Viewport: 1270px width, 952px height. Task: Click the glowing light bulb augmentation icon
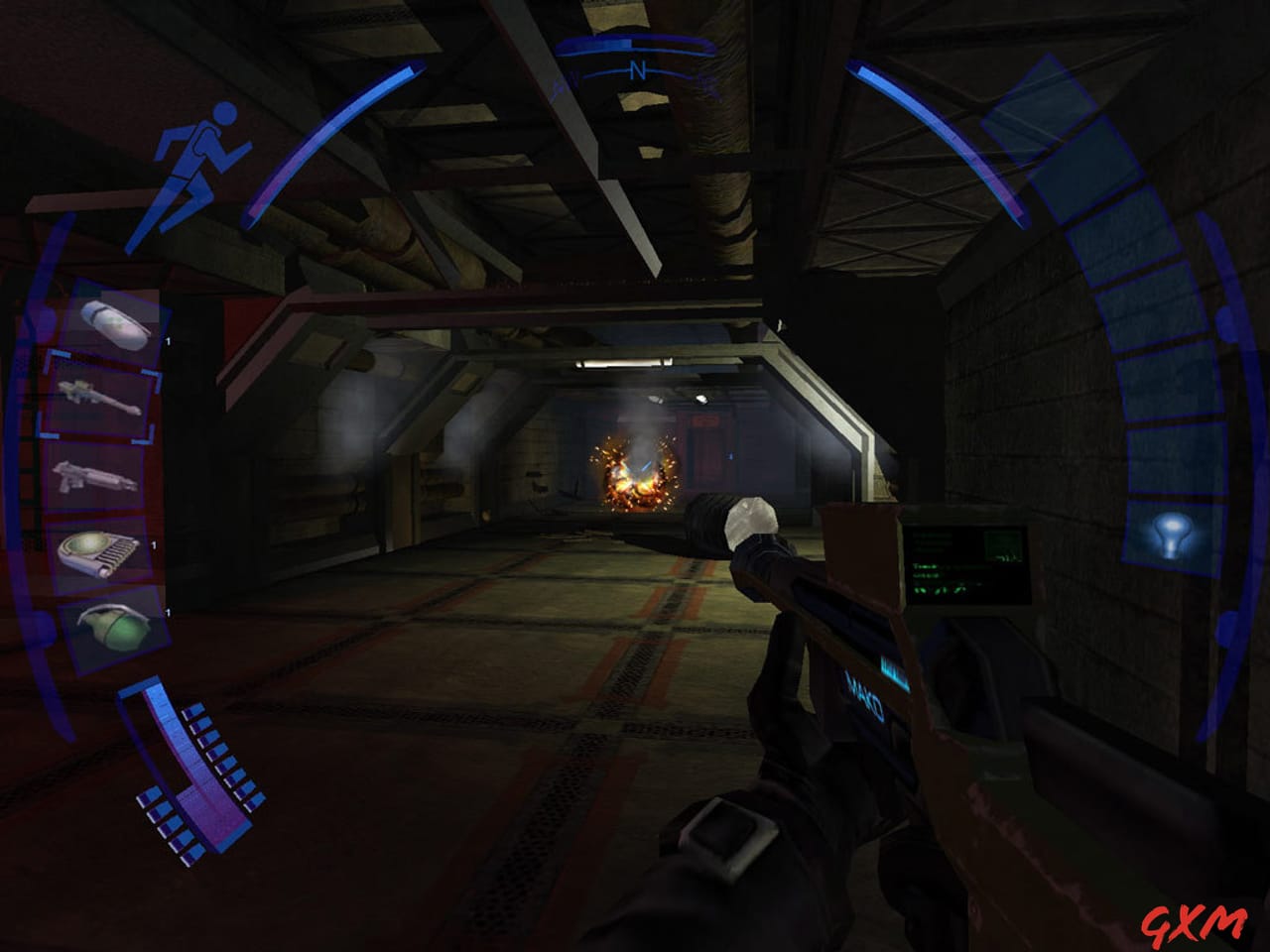pos(1174,536)
